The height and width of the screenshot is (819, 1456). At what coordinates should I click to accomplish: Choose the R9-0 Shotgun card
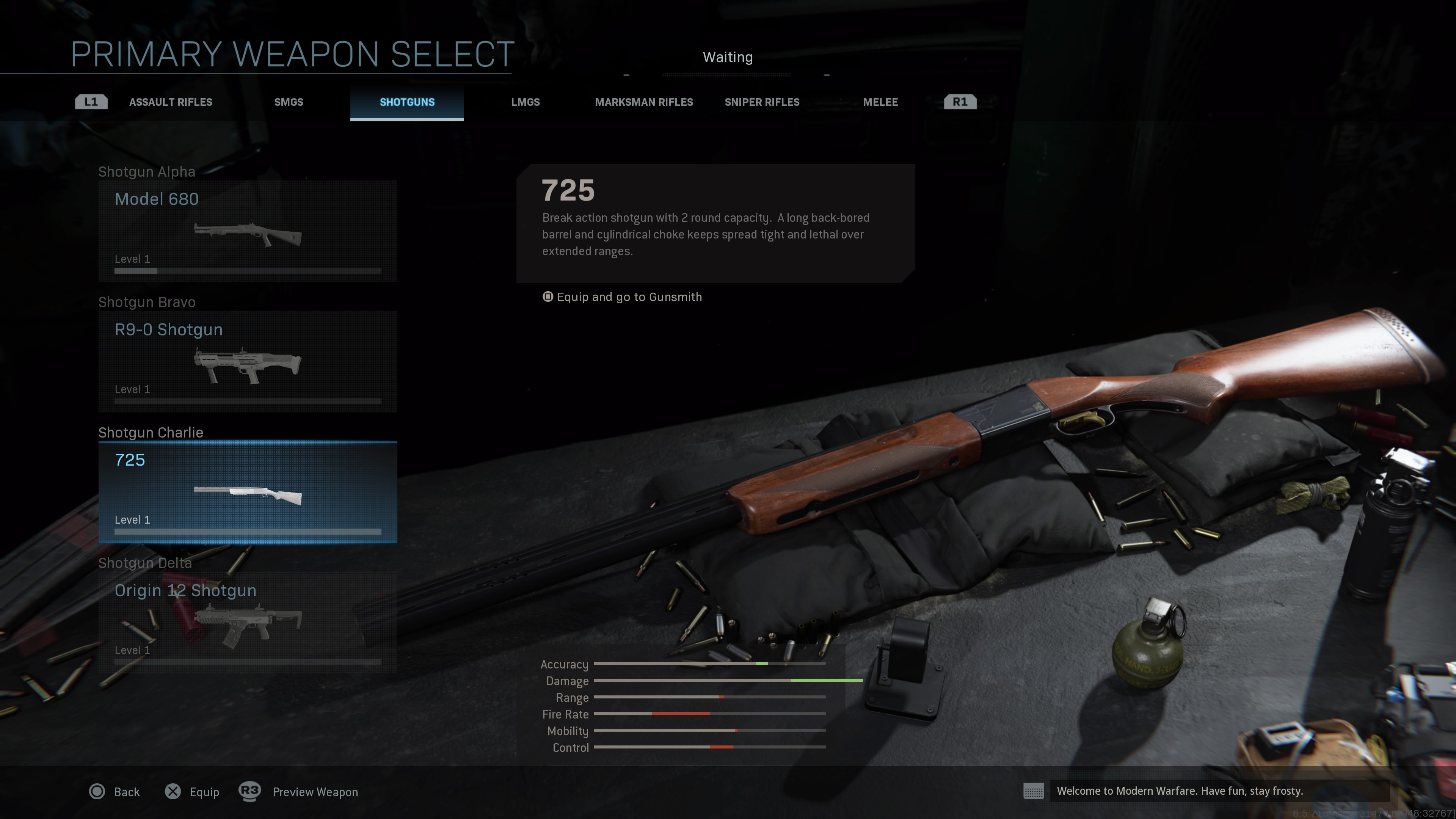point(248,362)
